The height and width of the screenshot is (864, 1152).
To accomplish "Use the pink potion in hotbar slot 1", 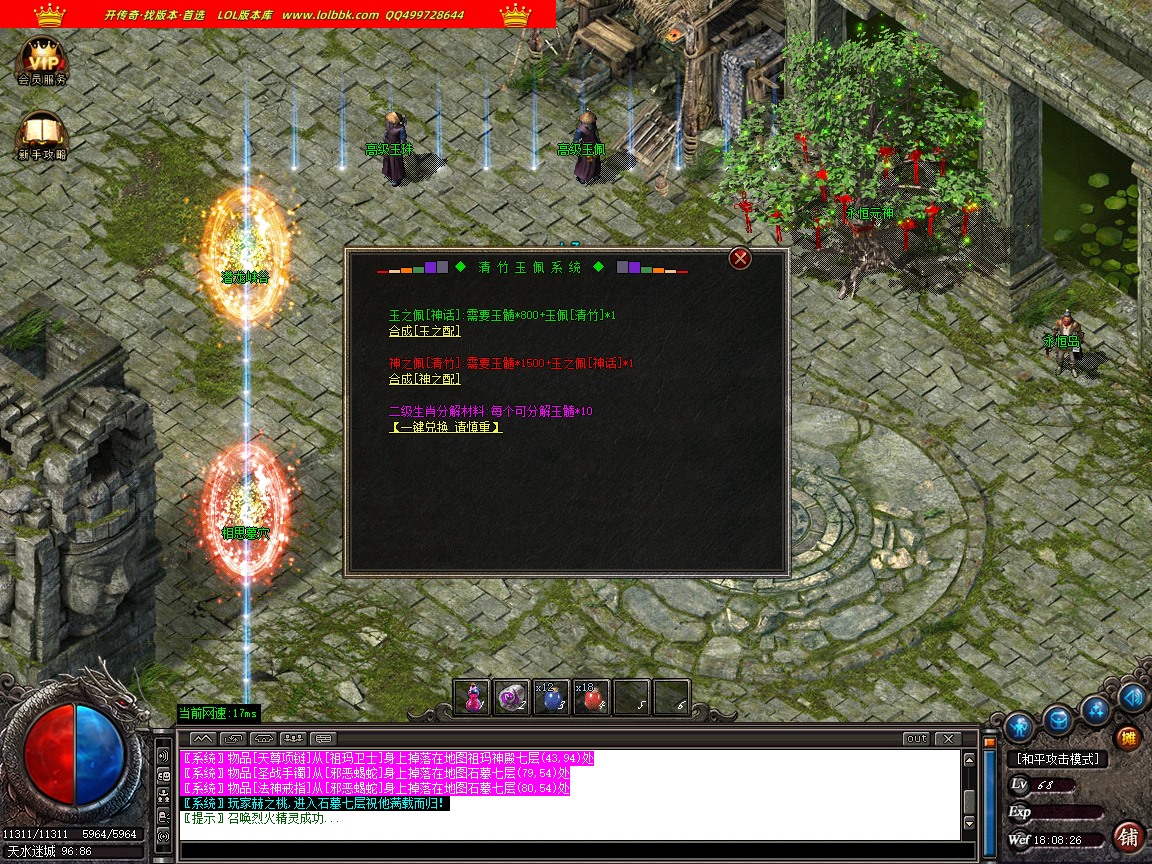I will point(472,698).
